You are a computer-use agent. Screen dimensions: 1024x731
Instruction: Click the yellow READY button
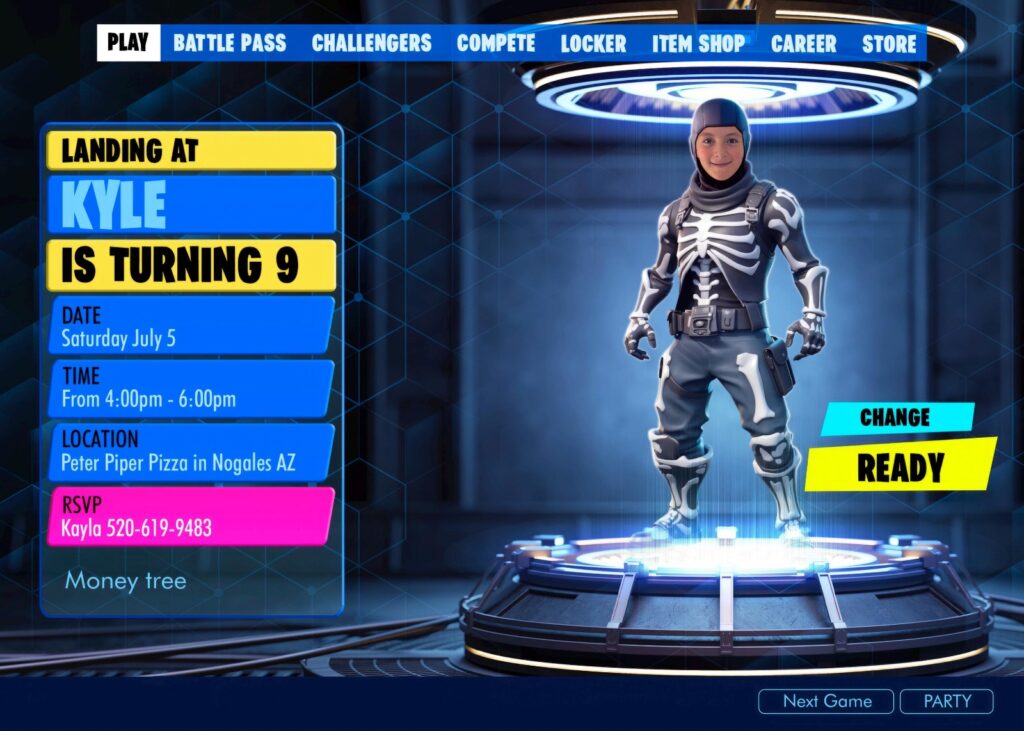coord(900,467)
